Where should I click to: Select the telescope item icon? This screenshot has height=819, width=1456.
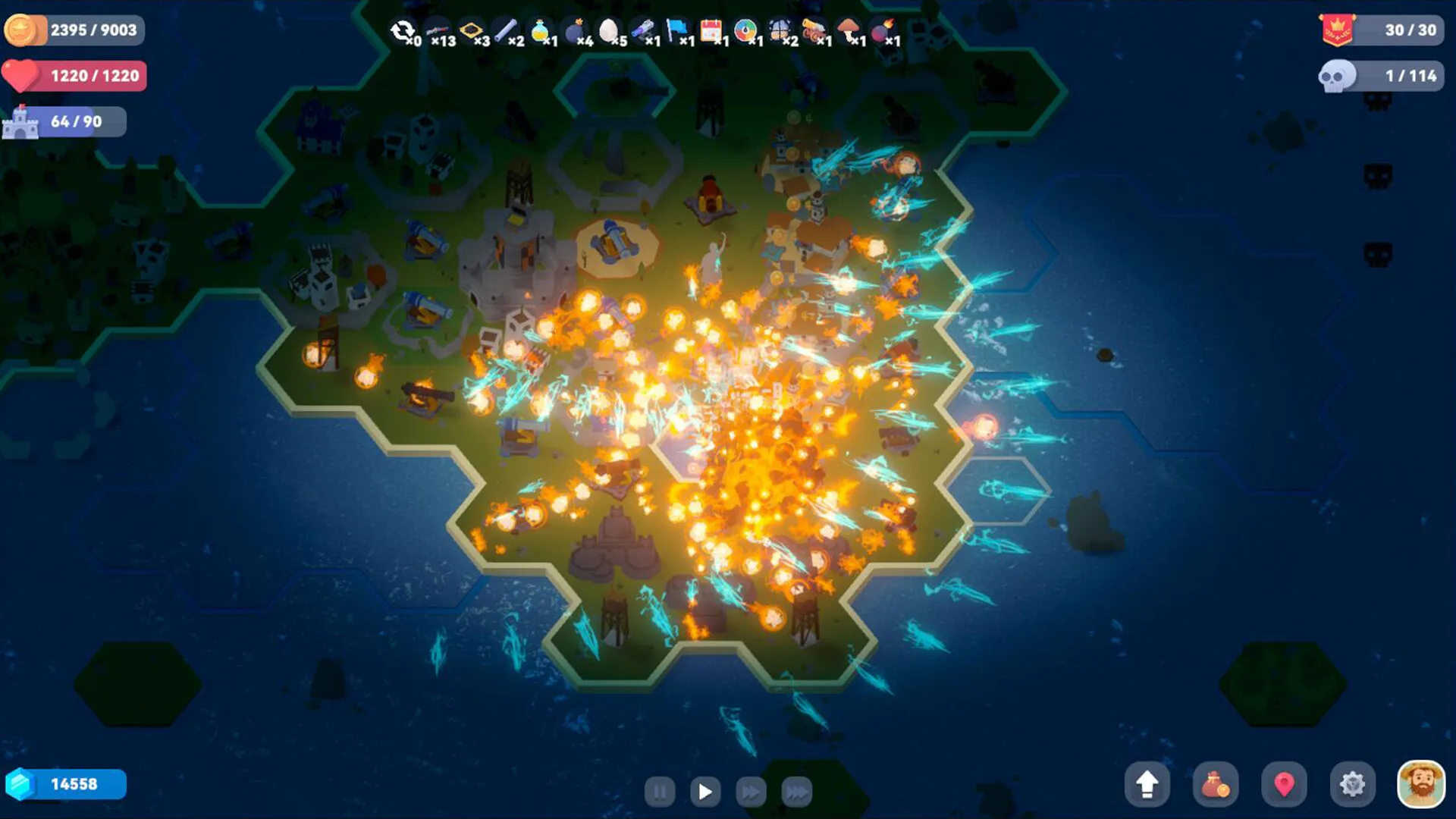[642, 31]
